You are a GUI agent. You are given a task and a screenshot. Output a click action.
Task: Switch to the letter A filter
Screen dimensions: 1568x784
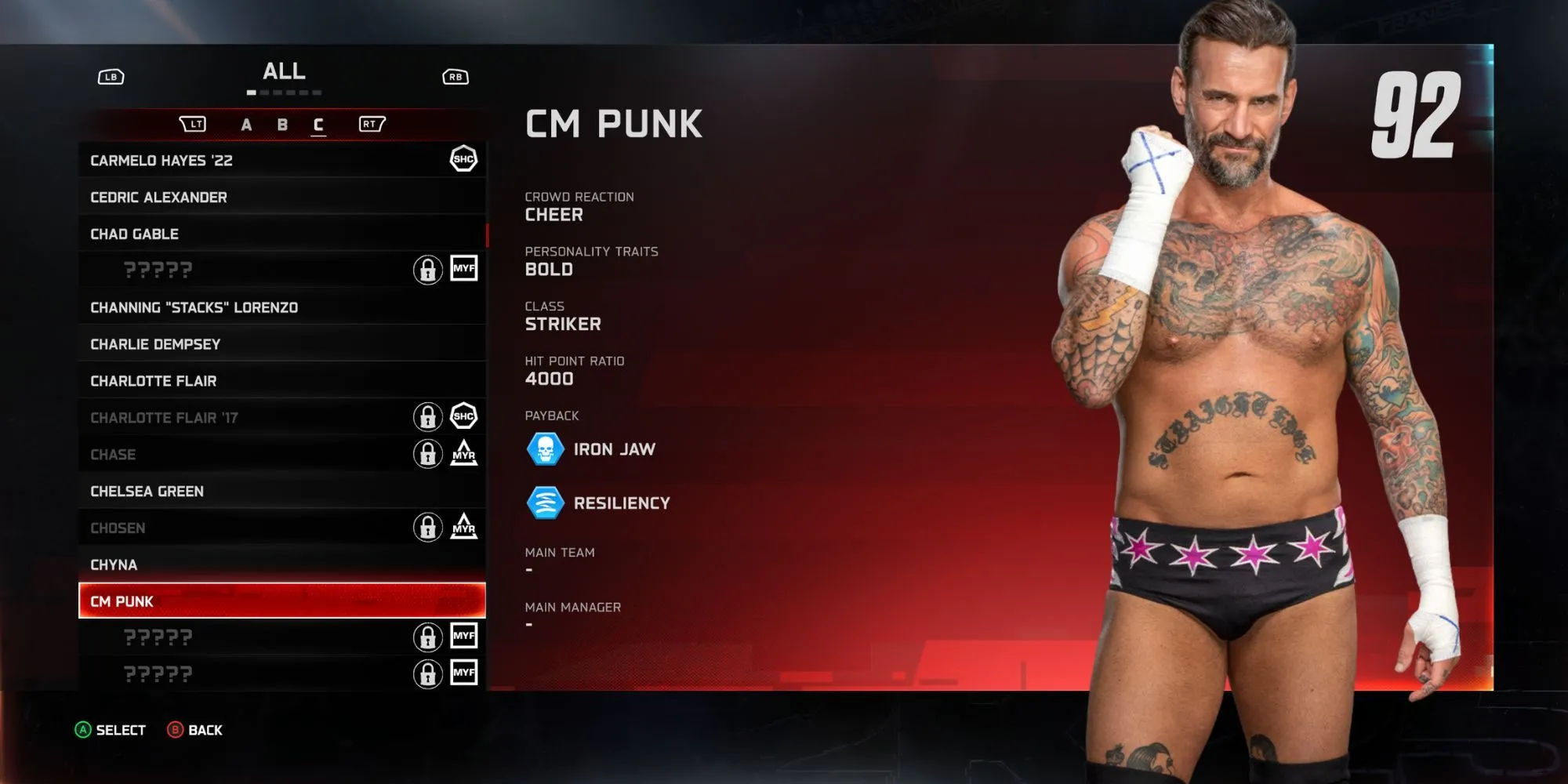coord(246,125)
